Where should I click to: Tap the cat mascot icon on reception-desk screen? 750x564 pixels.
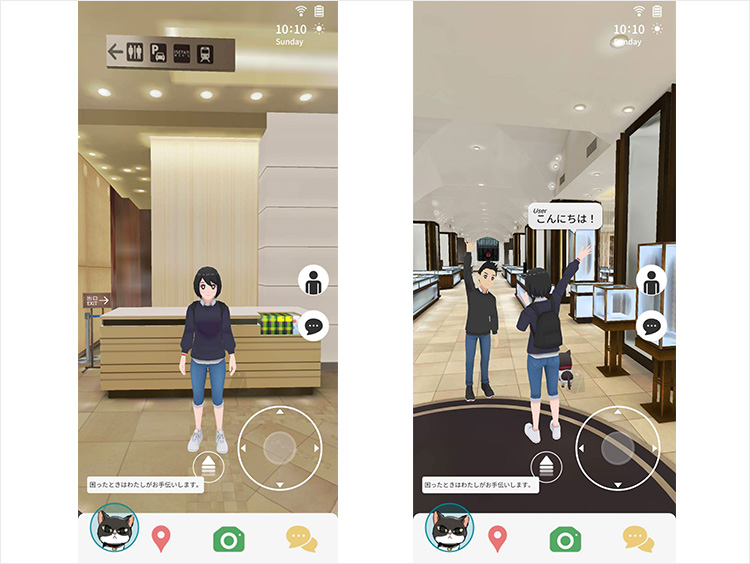114,527
